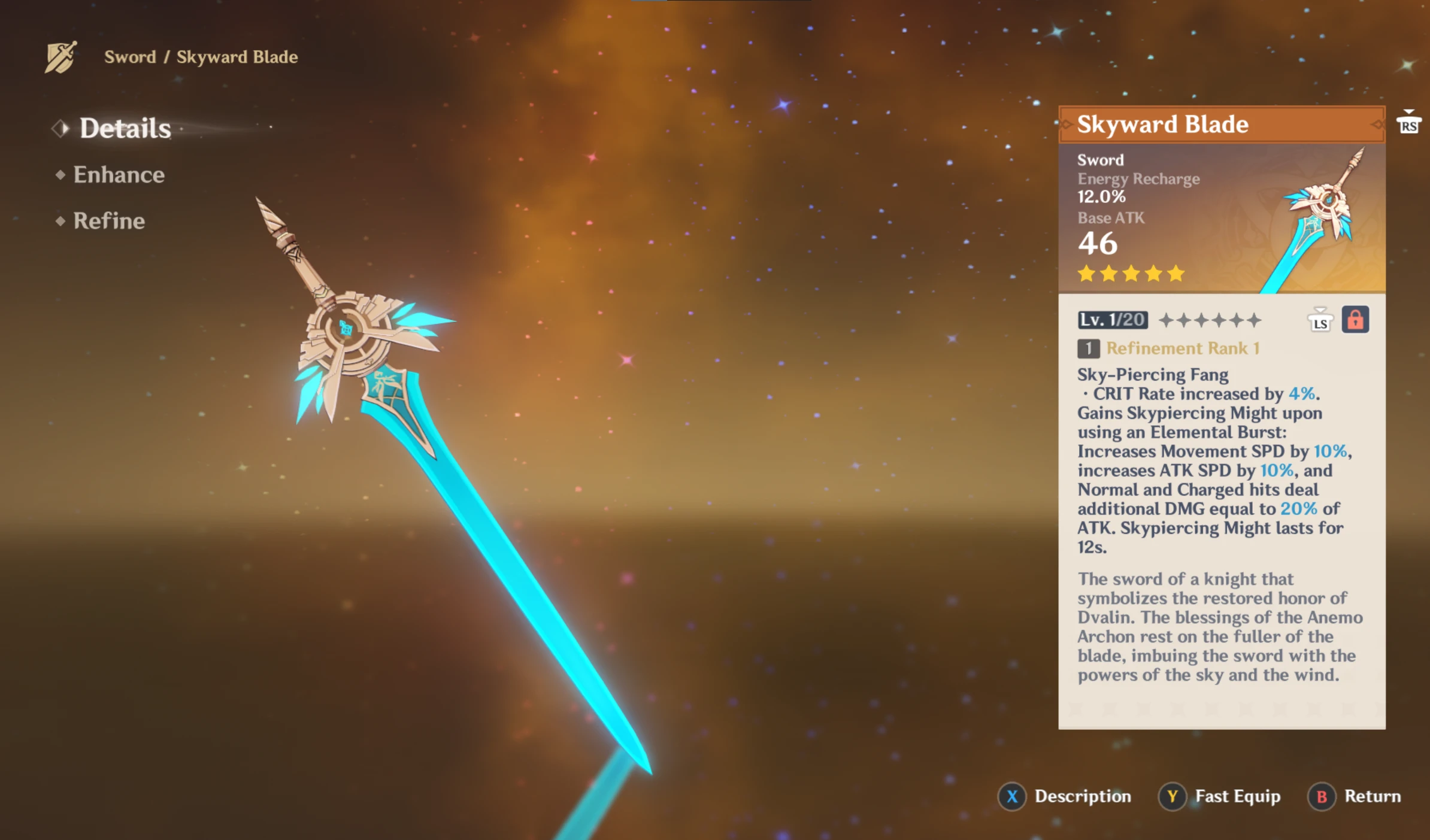This screenshot has height=840, width=1430.
Task: Return to the previous screen
Action: tap(1355, 796)
